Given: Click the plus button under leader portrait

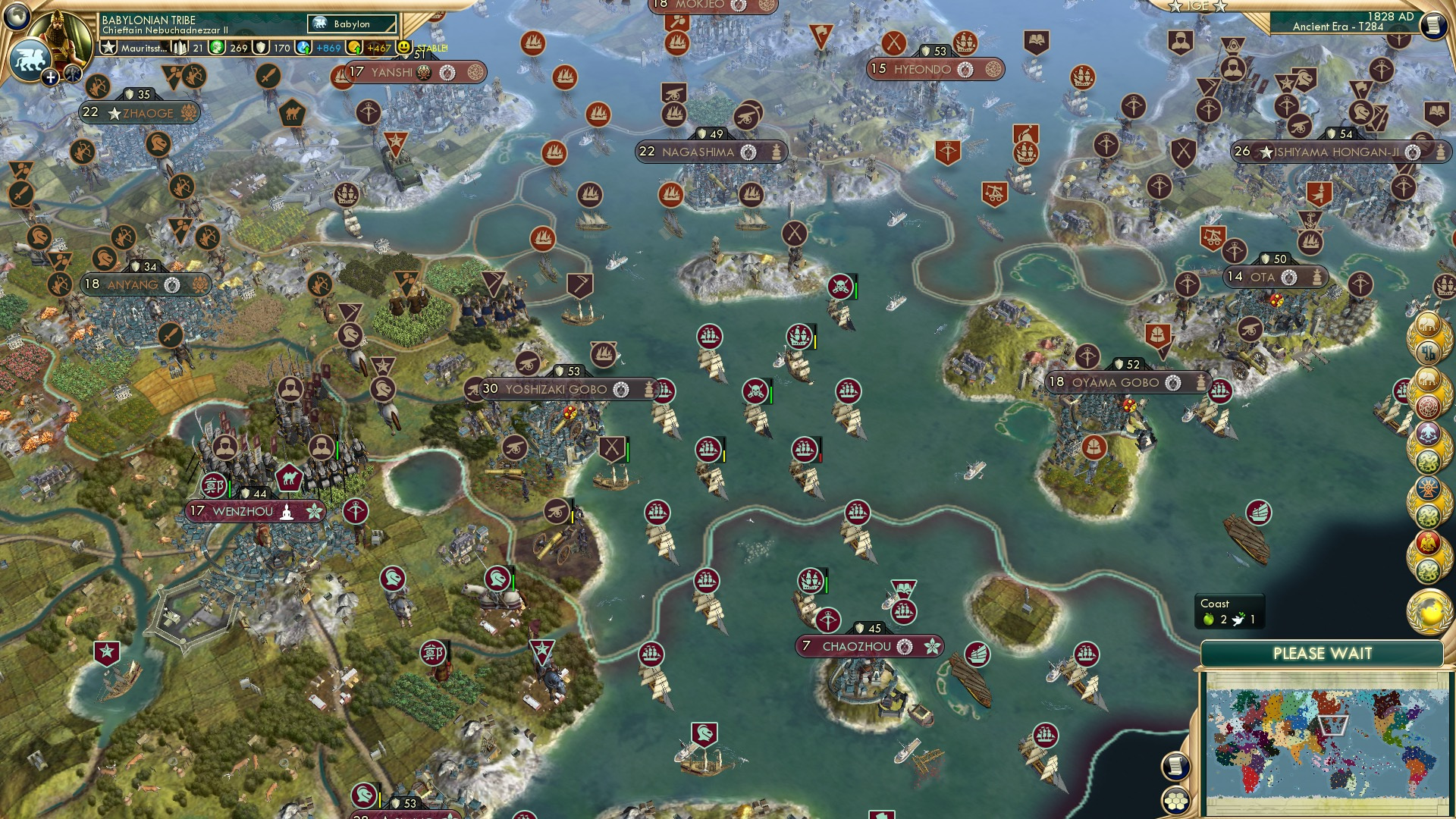Looking at the screenshot, I should coord(50,77).
